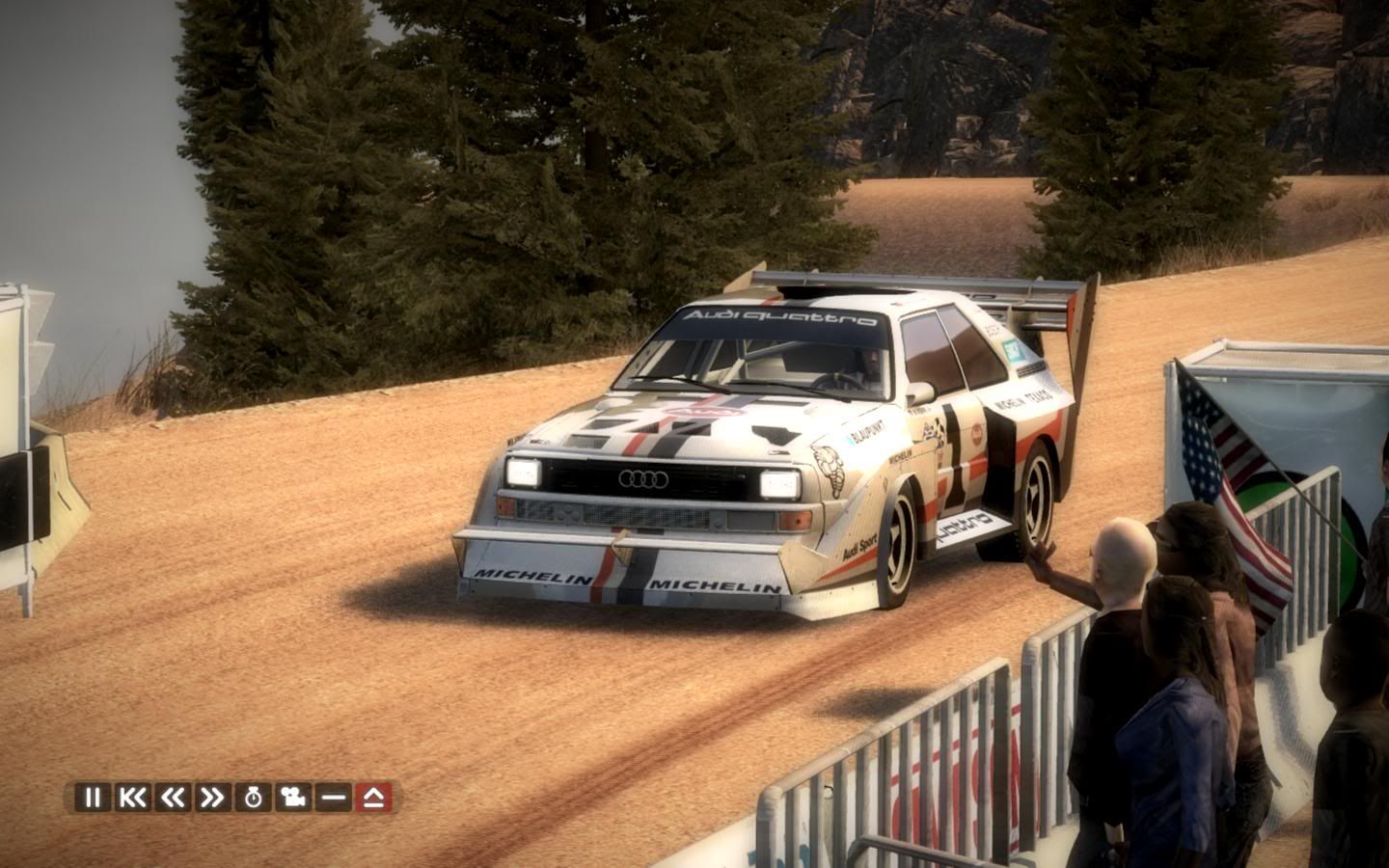
Task: Fast-forward the replay
Action: coord(212,798)
